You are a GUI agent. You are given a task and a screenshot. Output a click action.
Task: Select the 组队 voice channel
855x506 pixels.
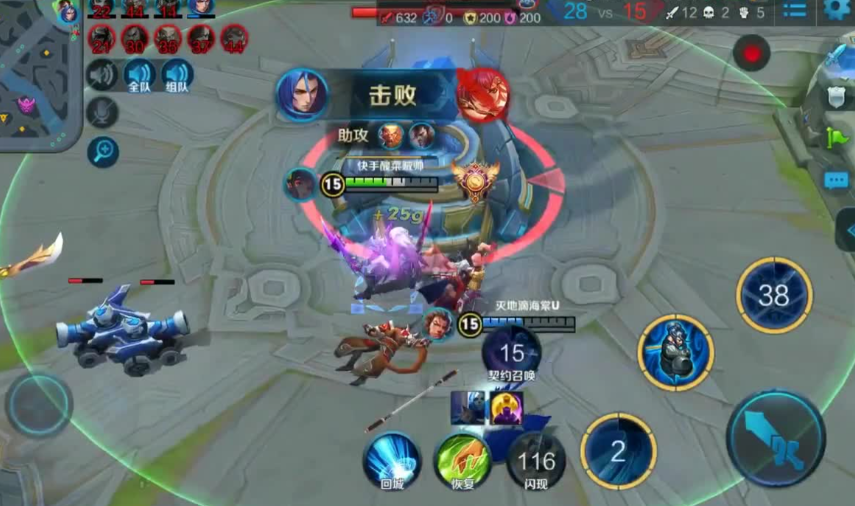tap(177, 75)
